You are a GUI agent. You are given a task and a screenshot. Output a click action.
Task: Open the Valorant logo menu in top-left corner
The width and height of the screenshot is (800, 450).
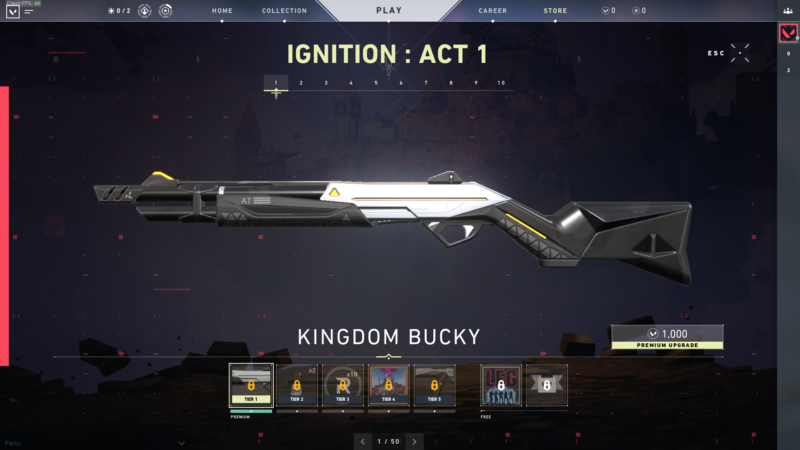[12, 12]
